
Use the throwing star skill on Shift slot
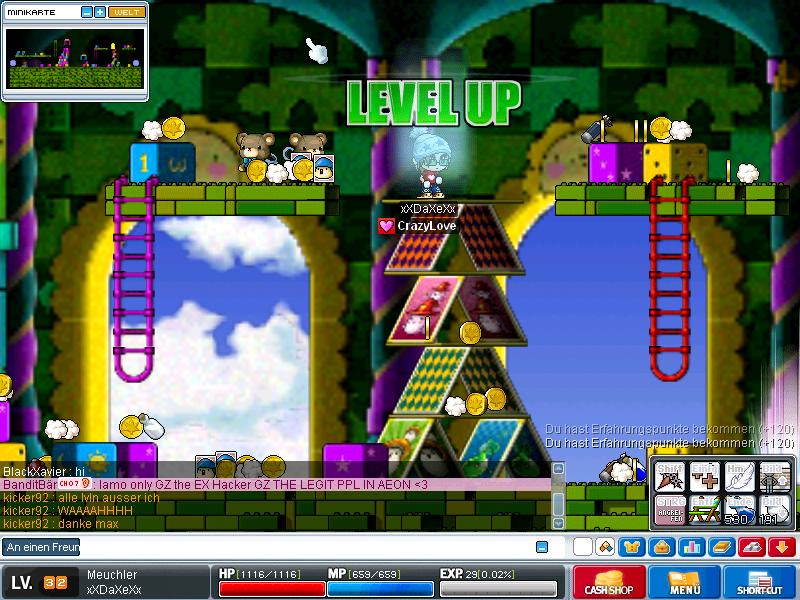point(668,478)
